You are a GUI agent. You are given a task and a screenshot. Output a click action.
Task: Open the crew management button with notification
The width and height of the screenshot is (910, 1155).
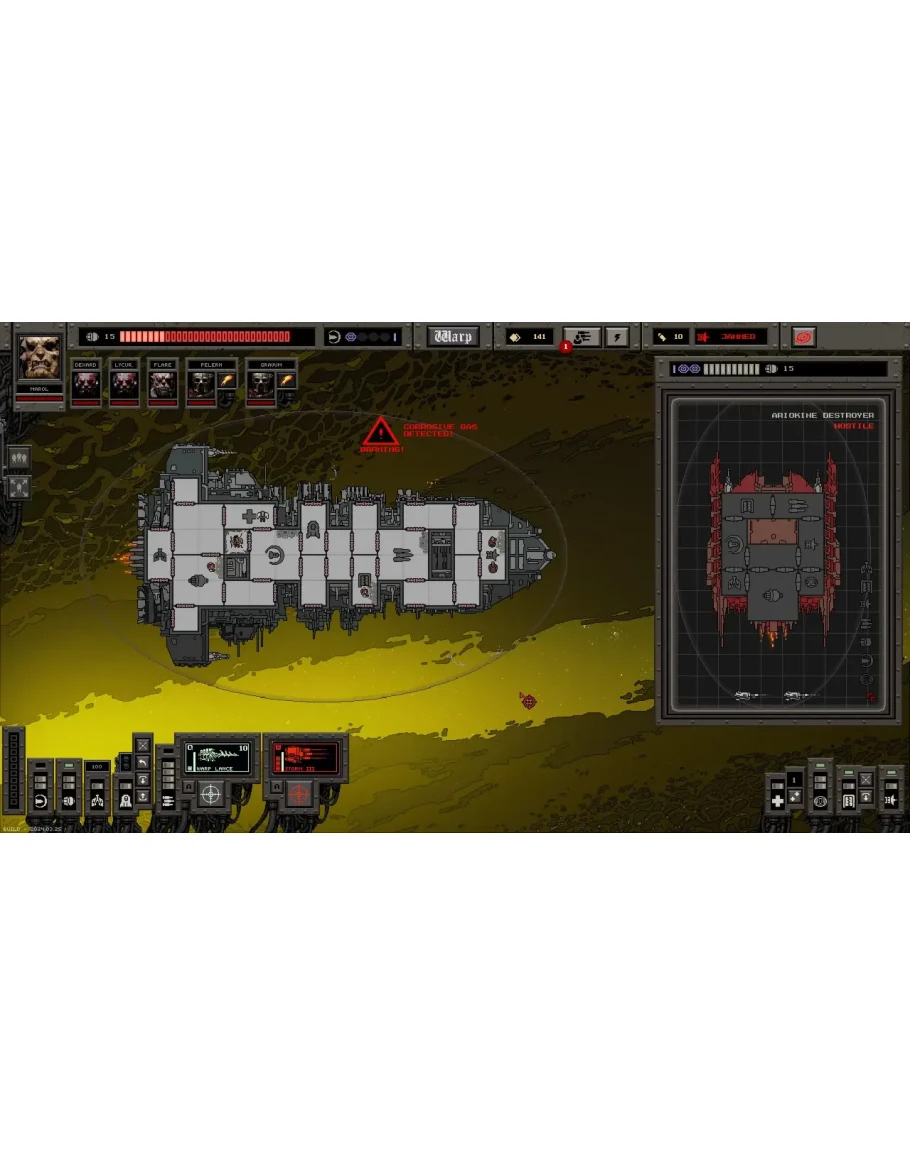click(581, 337)
